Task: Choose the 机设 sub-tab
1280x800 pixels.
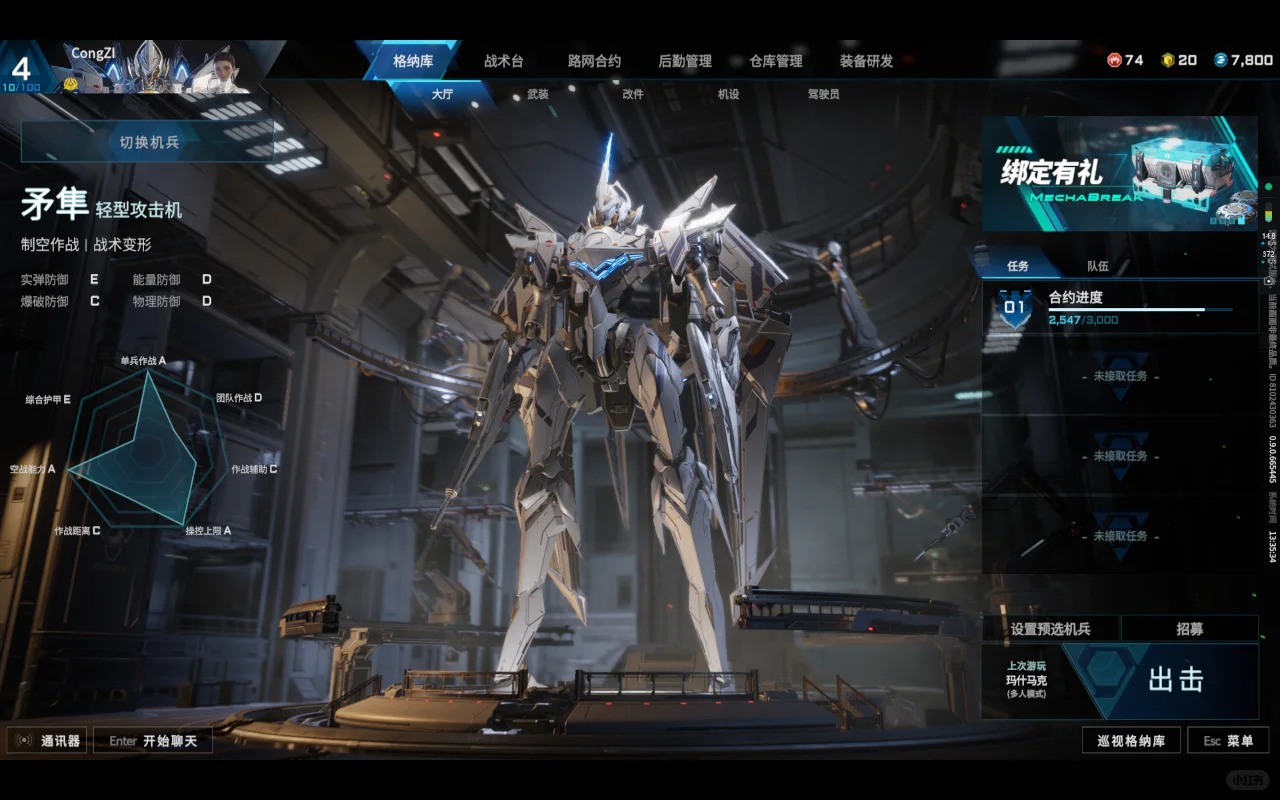Action: (x=728, y=94)
